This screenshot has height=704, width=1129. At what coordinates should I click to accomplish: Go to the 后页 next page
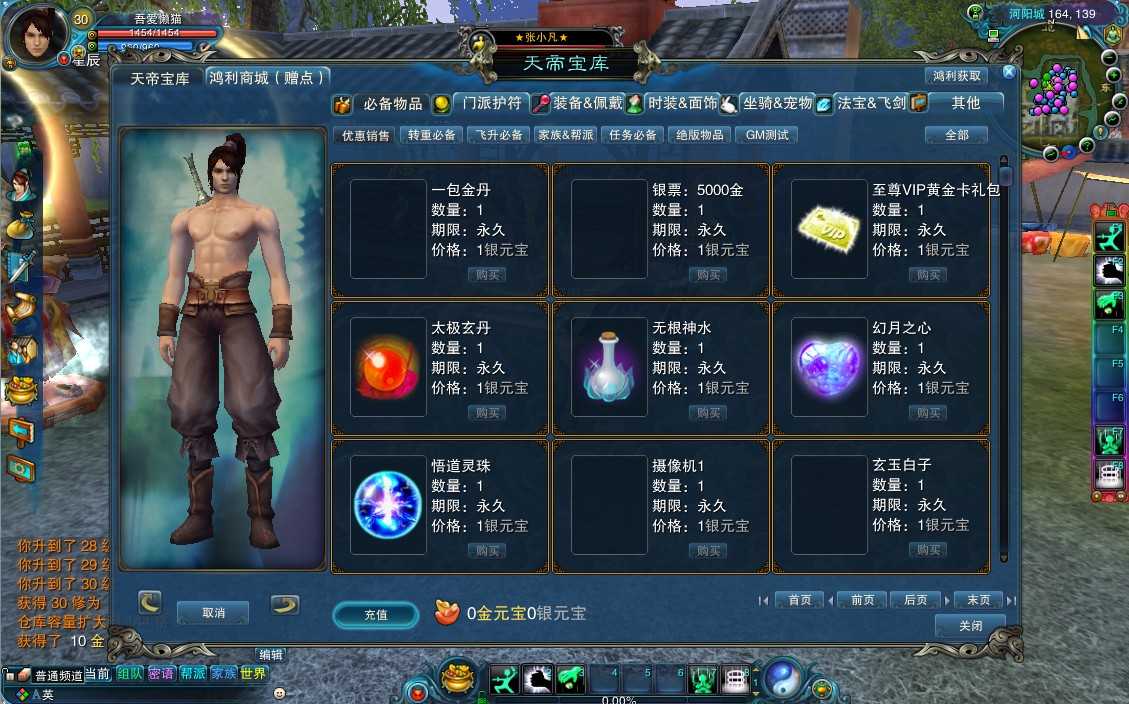(915, 600)
